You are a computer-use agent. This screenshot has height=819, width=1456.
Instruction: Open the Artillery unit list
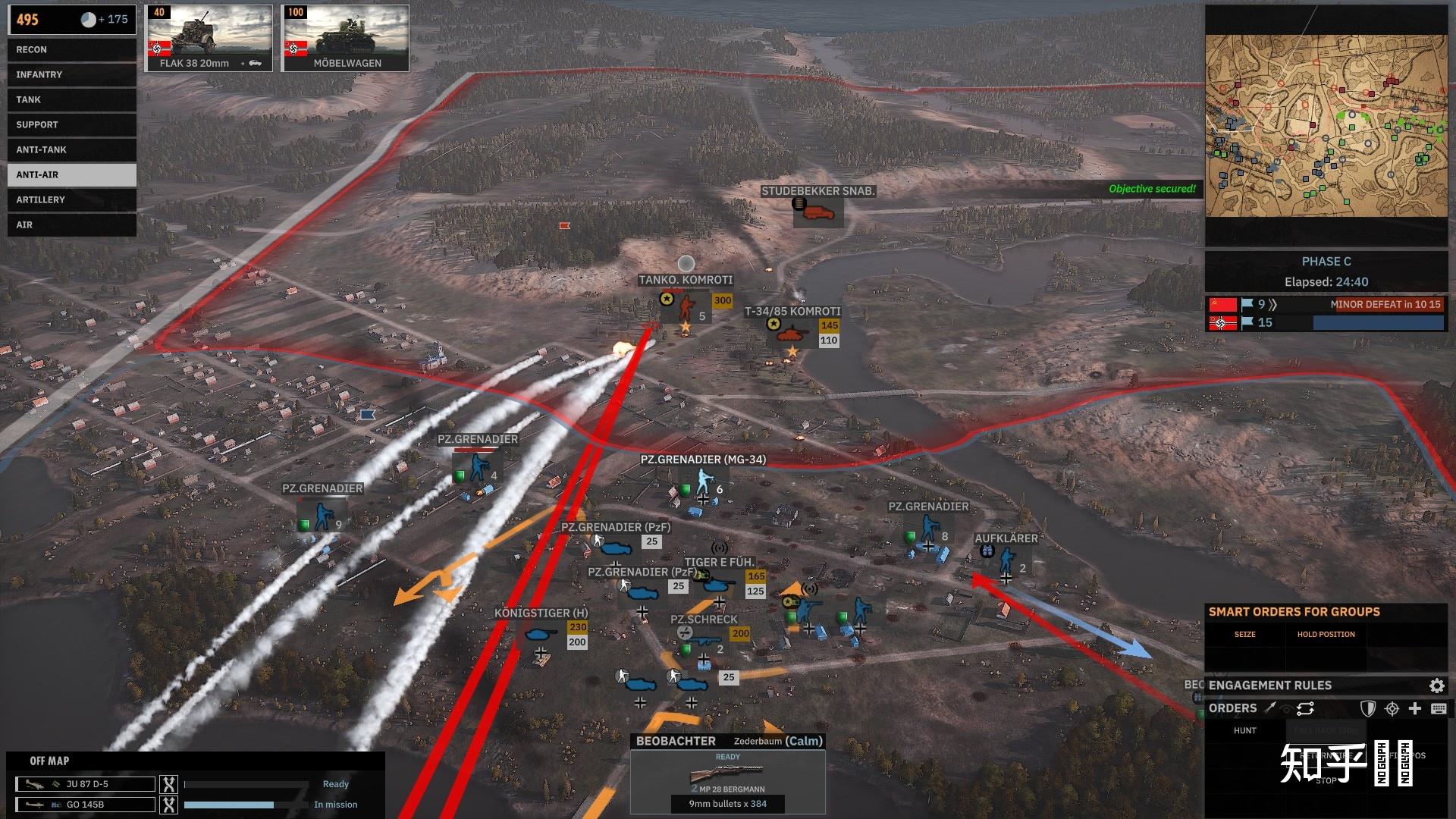71,200
